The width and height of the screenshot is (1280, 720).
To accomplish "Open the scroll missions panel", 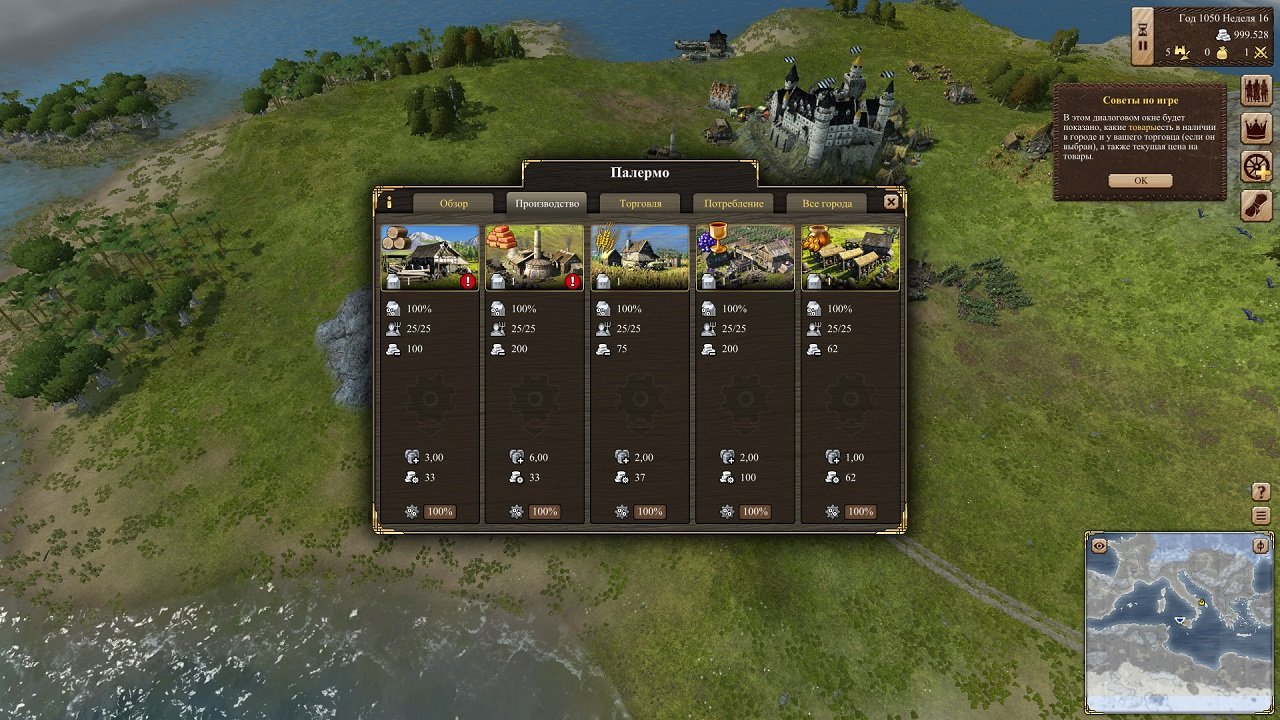I will click(x=1257, y=205).
